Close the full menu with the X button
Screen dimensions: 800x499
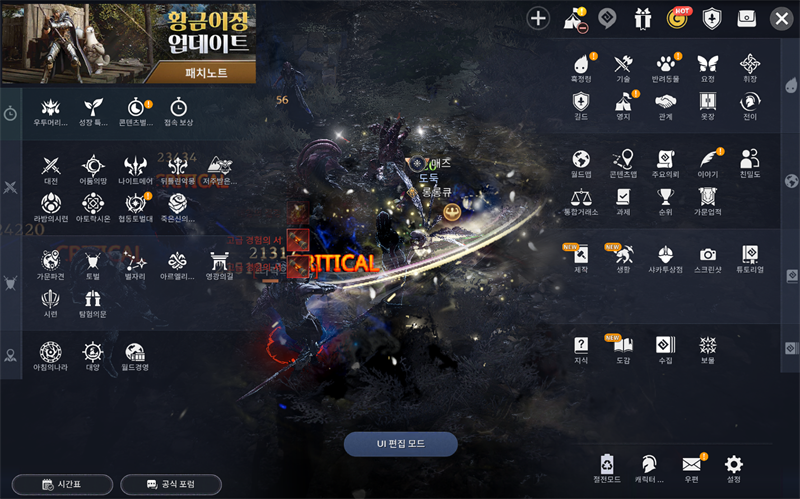781,18
